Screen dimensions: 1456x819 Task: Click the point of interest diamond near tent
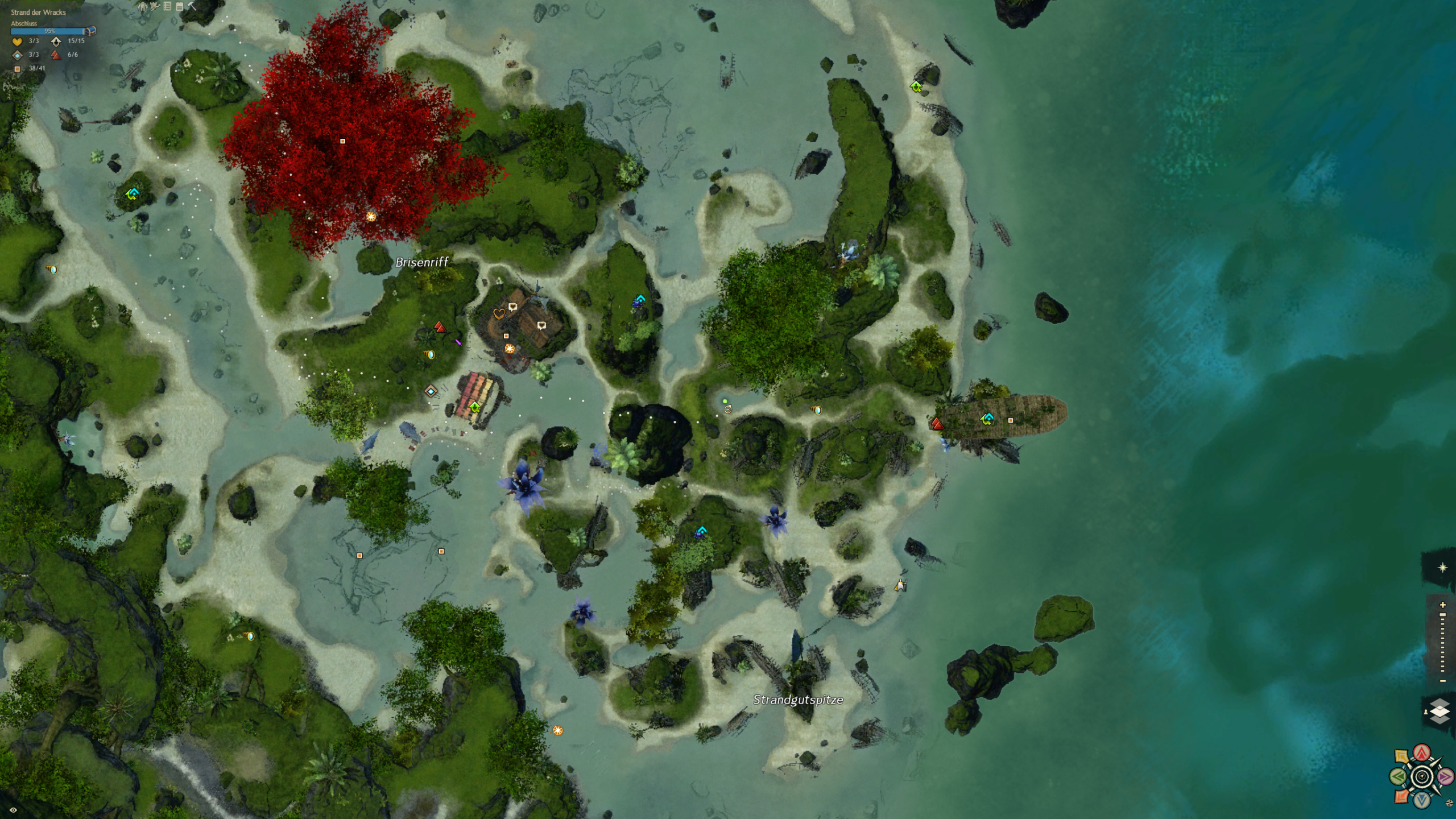point(431,391)
